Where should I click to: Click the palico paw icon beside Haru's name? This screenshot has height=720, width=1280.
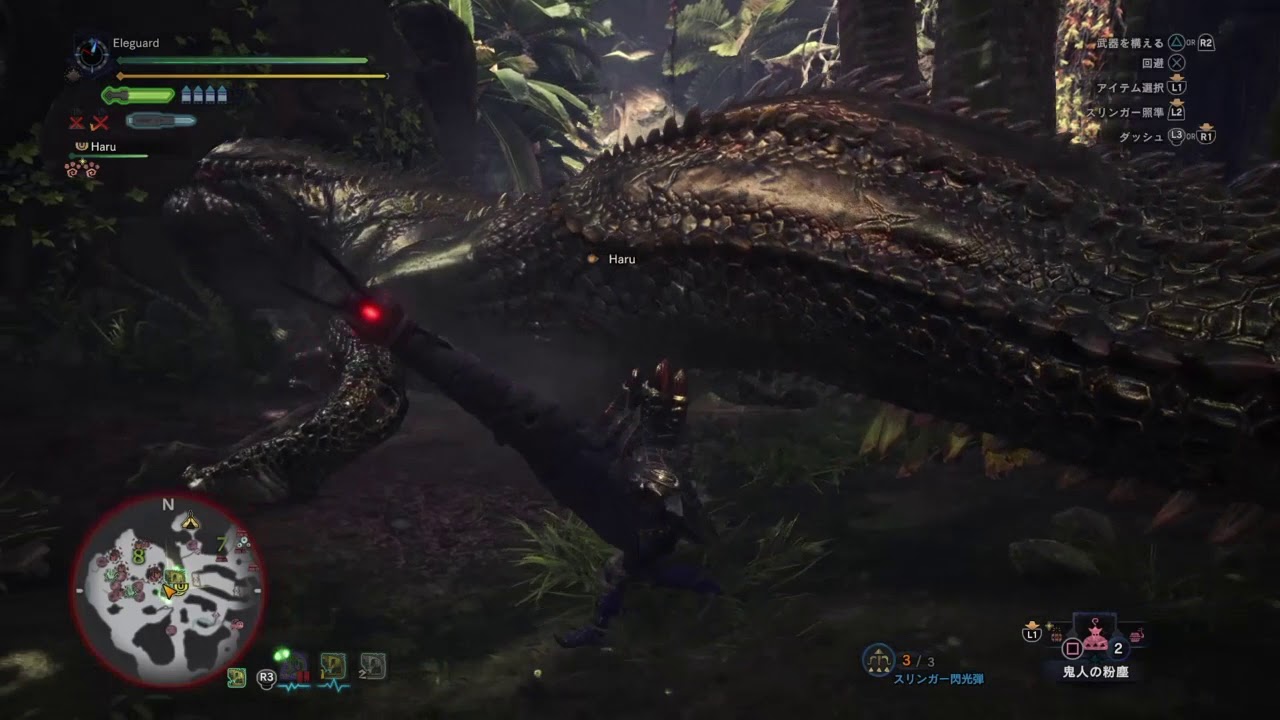pos(81,146)
